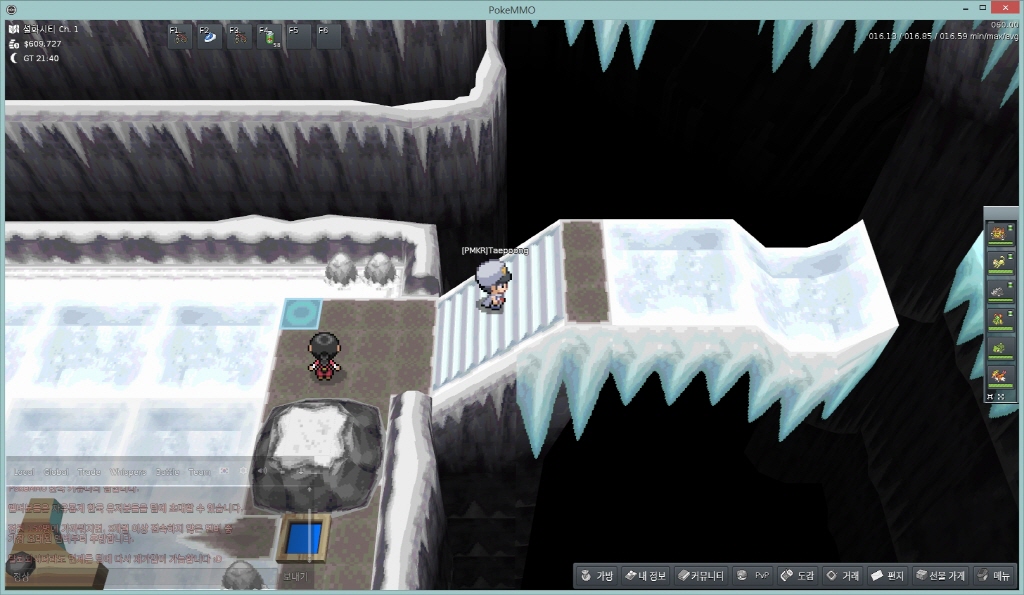
Task: Open the 내 정보 trainer info
Action: pos(645,576)
